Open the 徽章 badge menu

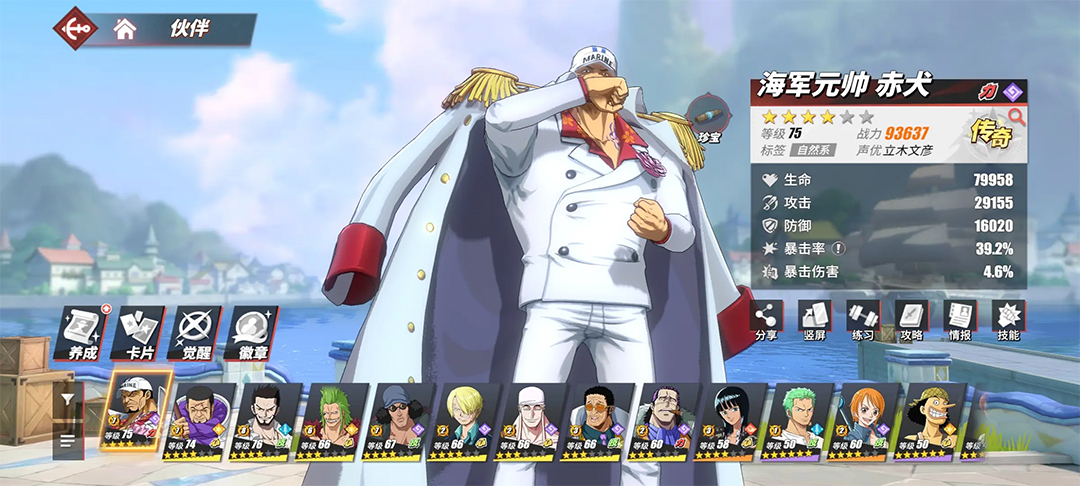point(252,328)
